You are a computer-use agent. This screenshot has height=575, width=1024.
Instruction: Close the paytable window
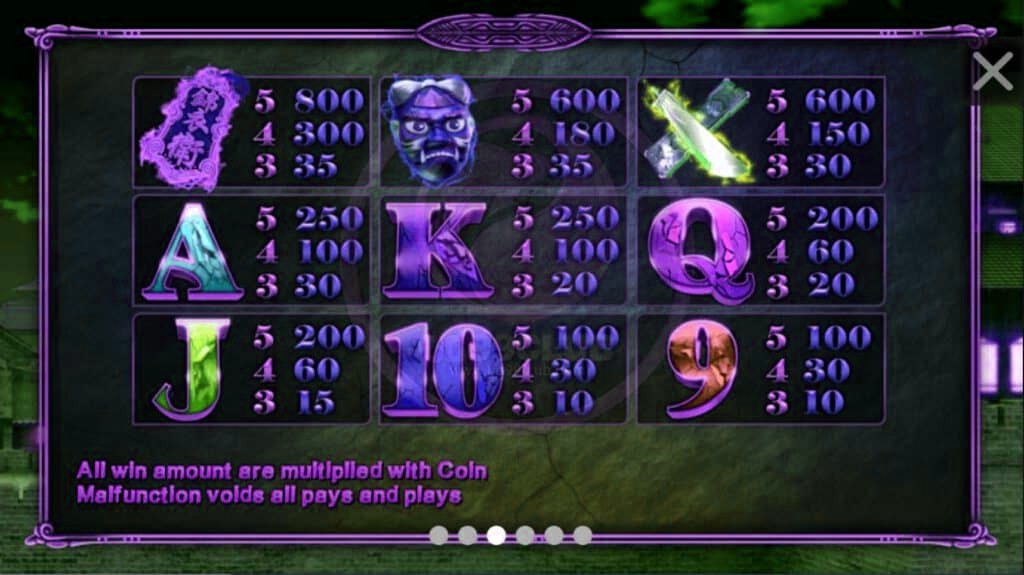tap(992, 72)
